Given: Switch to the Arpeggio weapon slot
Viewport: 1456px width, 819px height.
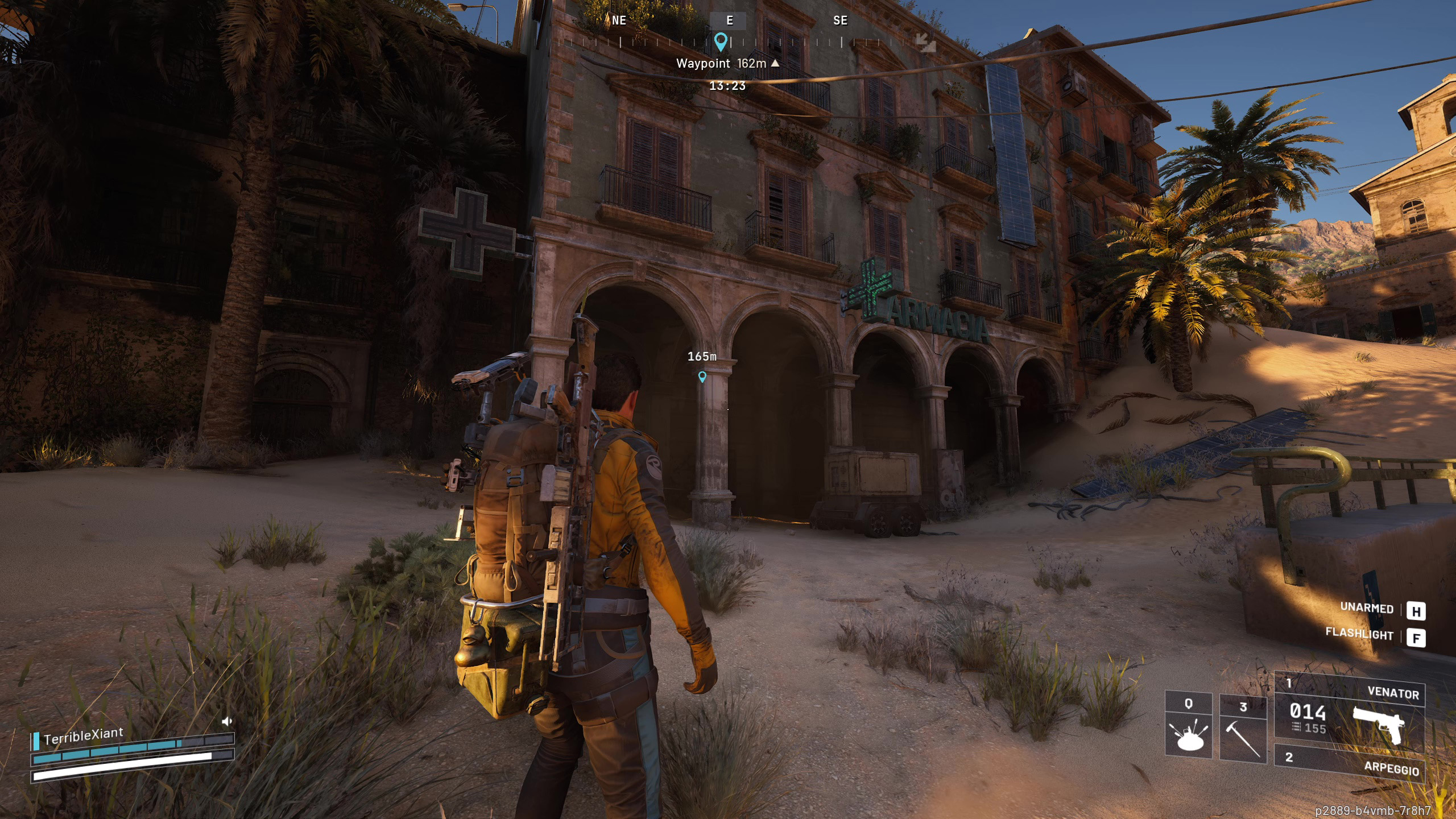Looking at the screenshot, I should point(1349,763).
